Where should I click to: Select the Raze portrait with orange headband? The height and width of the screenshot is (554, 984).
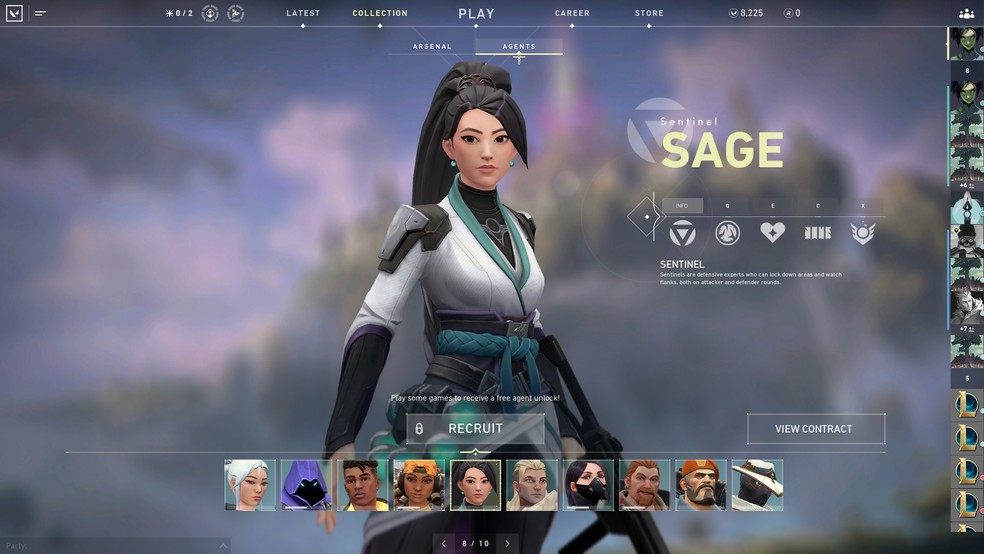(x=419, y=486)
